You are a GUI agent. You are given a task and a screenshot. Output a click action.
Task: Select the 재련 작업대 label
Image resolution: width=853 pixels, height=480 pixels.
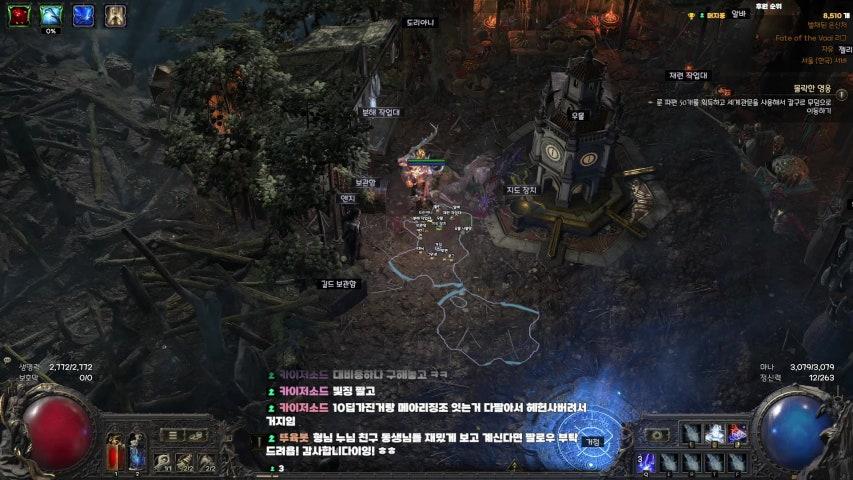tap(688, 75)
